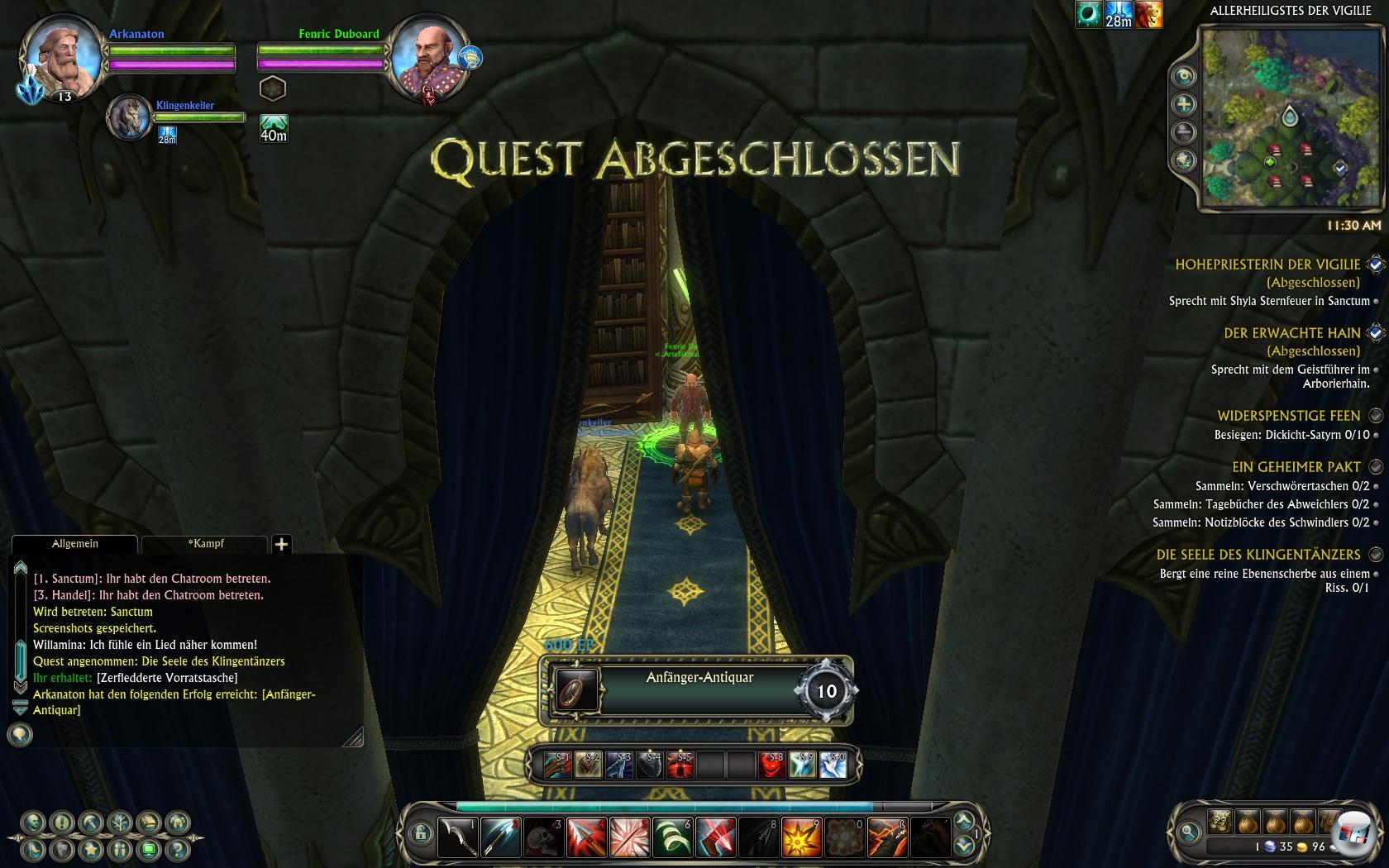Click the magnifying glass button beside the bags
This screenshot has height=868, width=1389.
pyautogui.click(x=1189, y=832)
